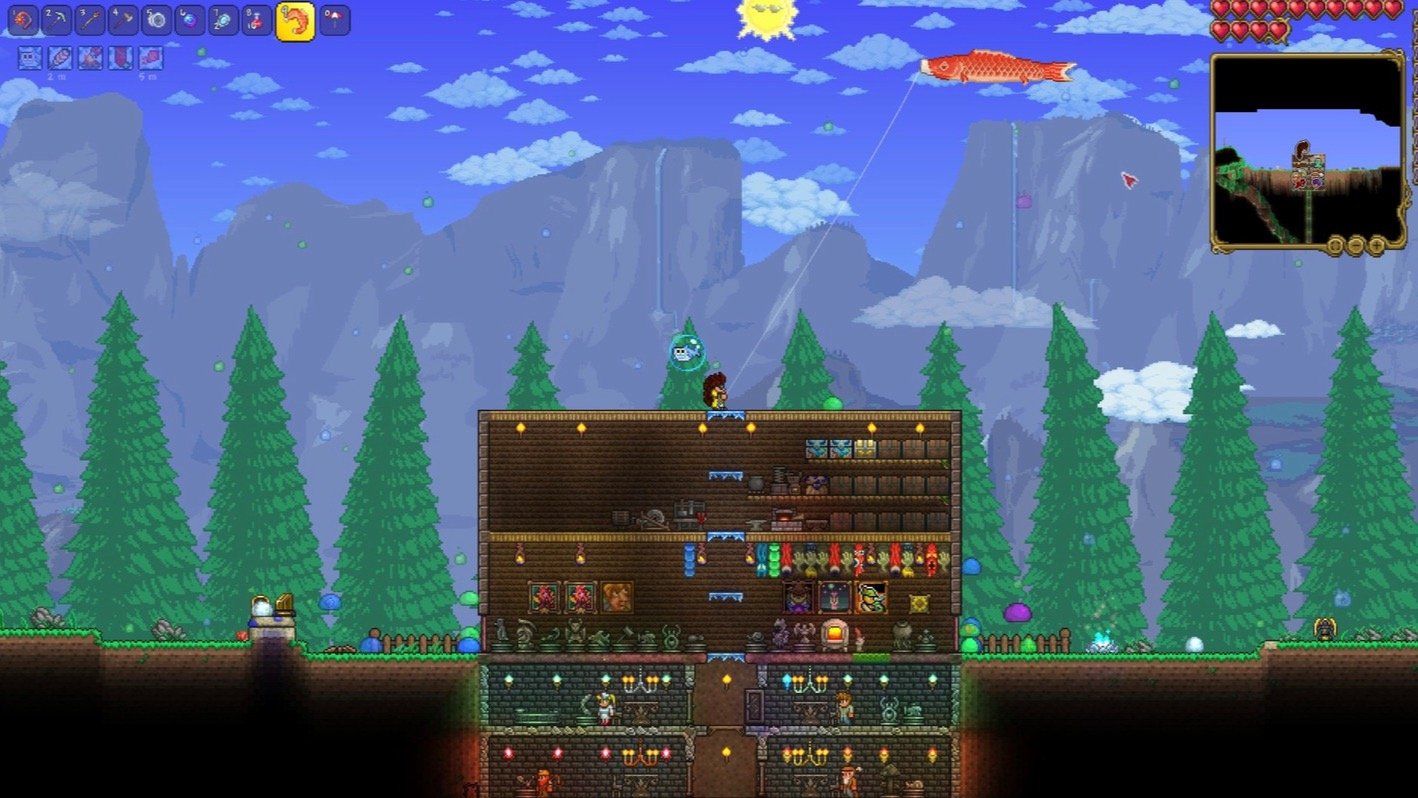Viewport: 1418px width, 798px height.
Task: Select the spear weapon in hotbar slot 3
Action: pyautogui.click(x=92, y=21)
